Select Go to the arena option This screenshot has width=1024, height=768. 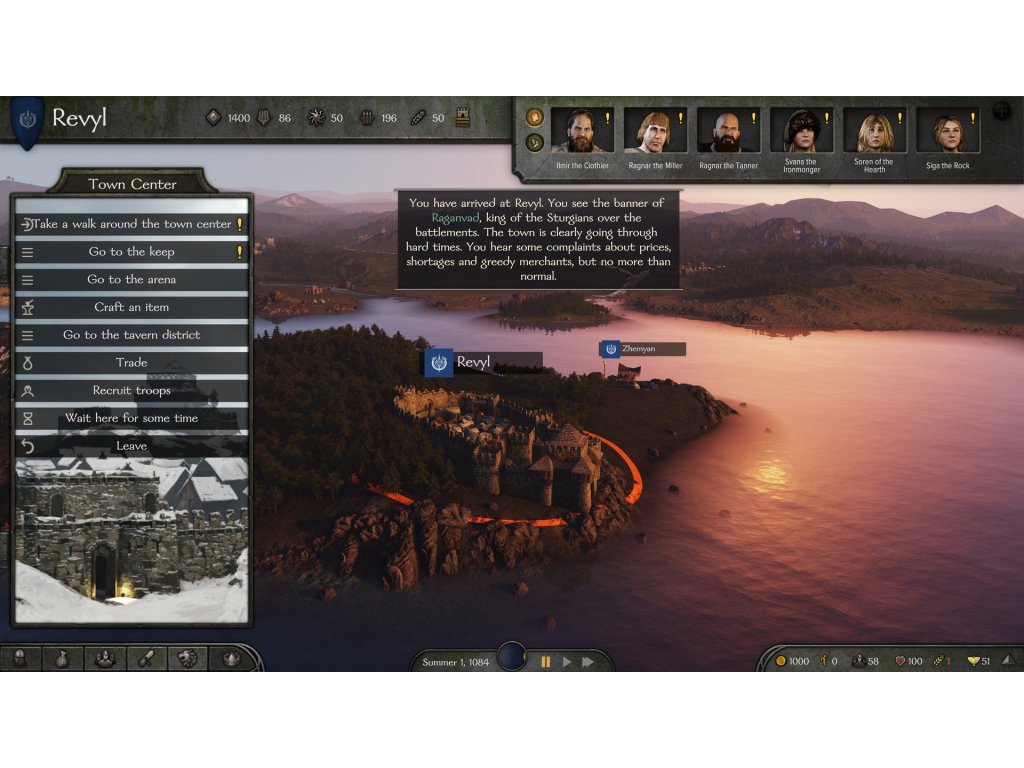[x=132, y=280]
